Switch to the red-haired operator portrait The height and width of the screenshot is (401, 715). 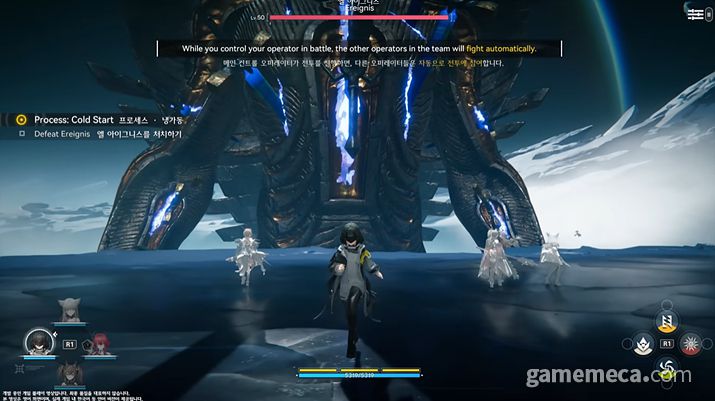pyautogui.click(x=100, y=343)
